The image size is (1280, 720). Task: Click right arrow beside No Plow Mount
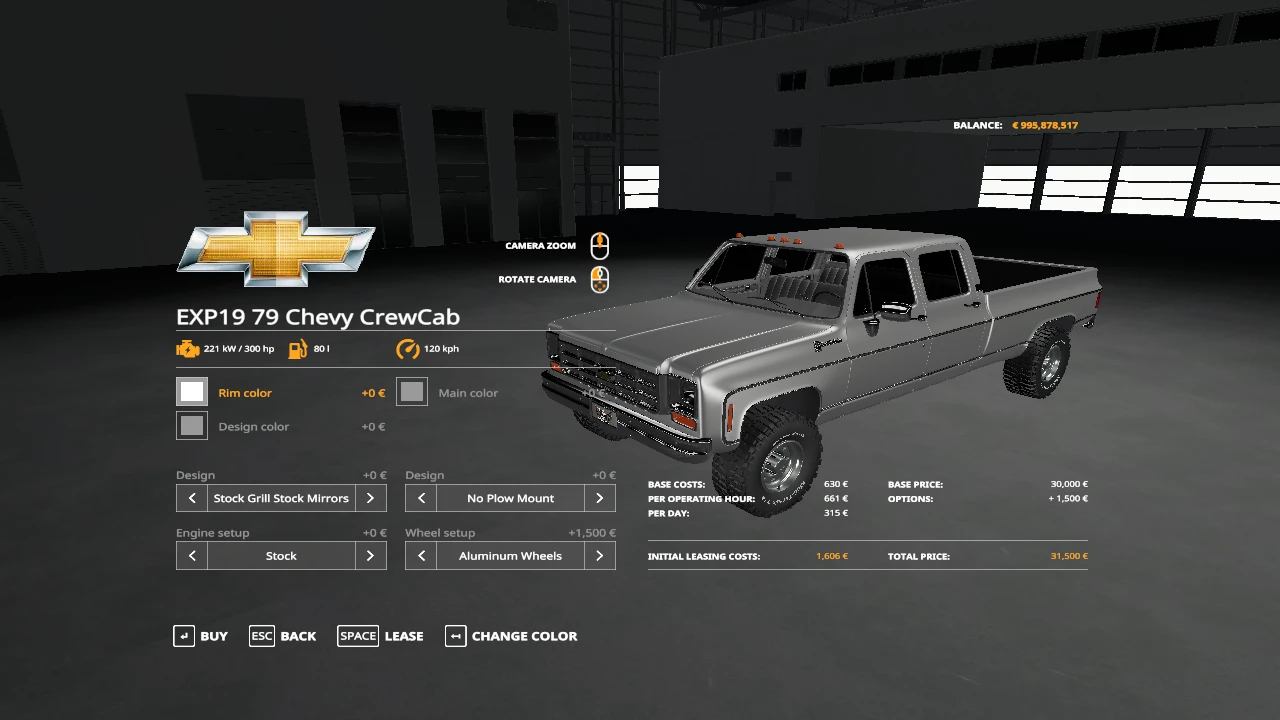pyautogui.click(x=600, y=498)
